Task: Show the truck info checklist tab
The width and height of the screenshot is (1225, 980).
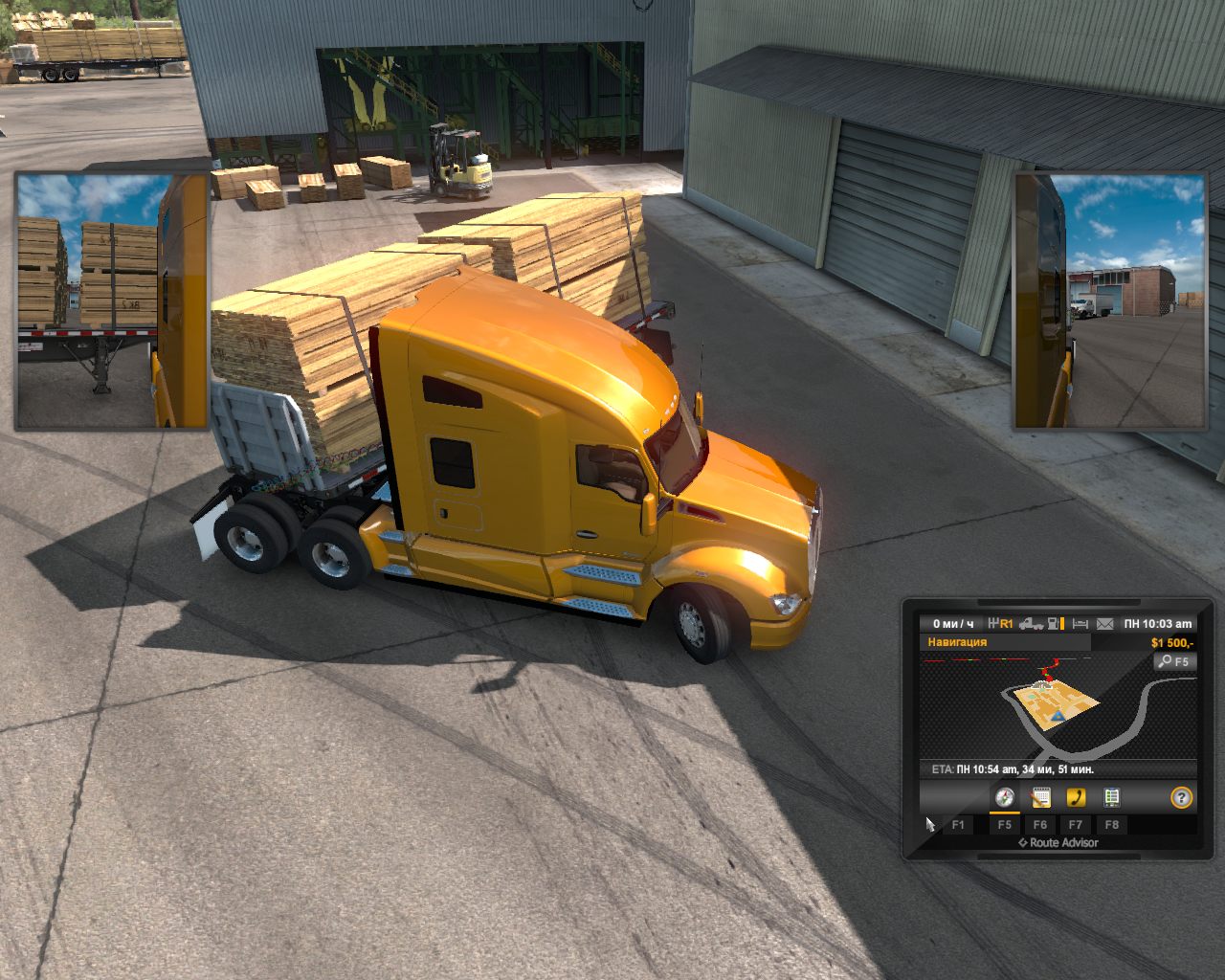Action: coord(1111,797)
